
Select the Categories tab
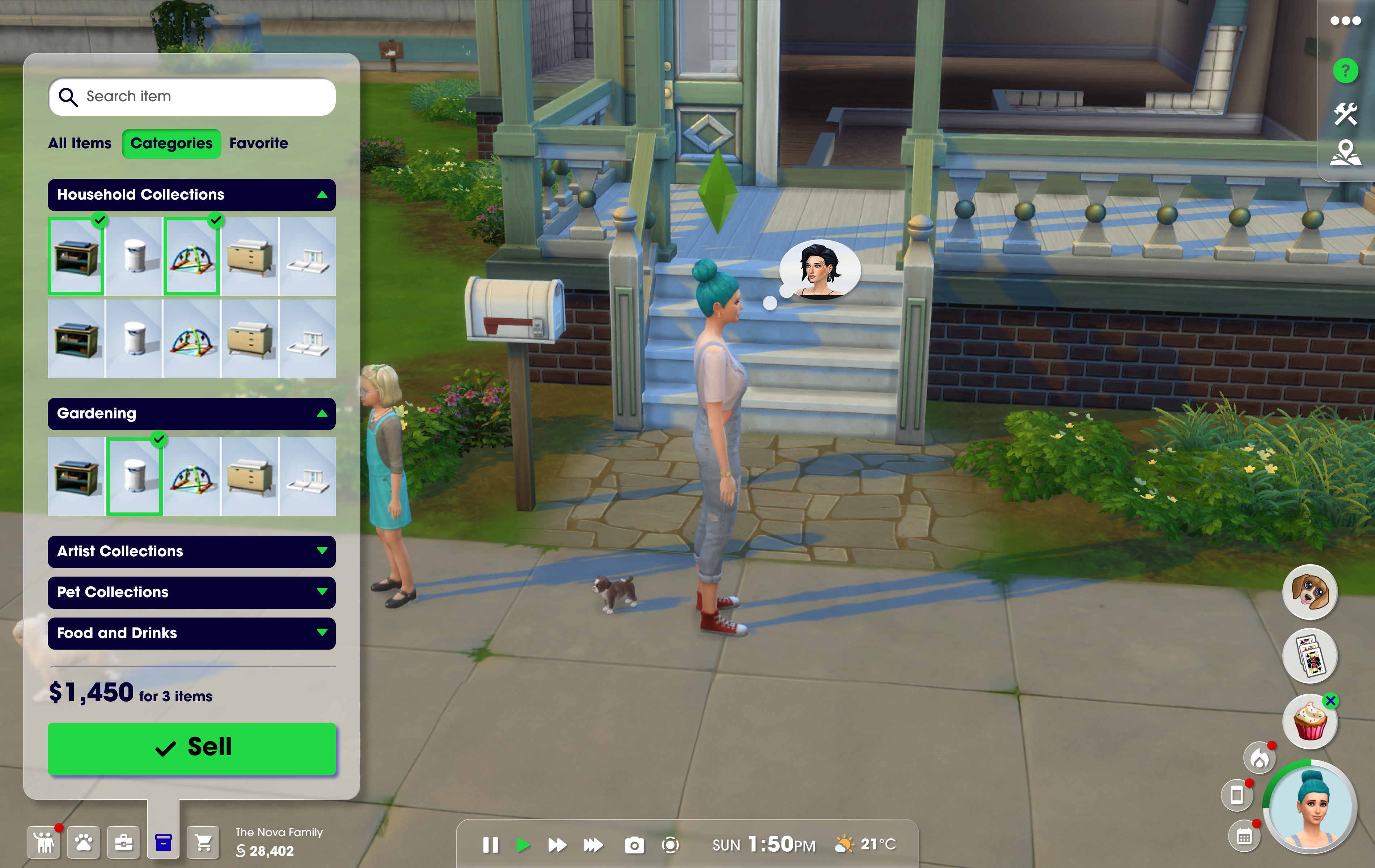point(171,143)
